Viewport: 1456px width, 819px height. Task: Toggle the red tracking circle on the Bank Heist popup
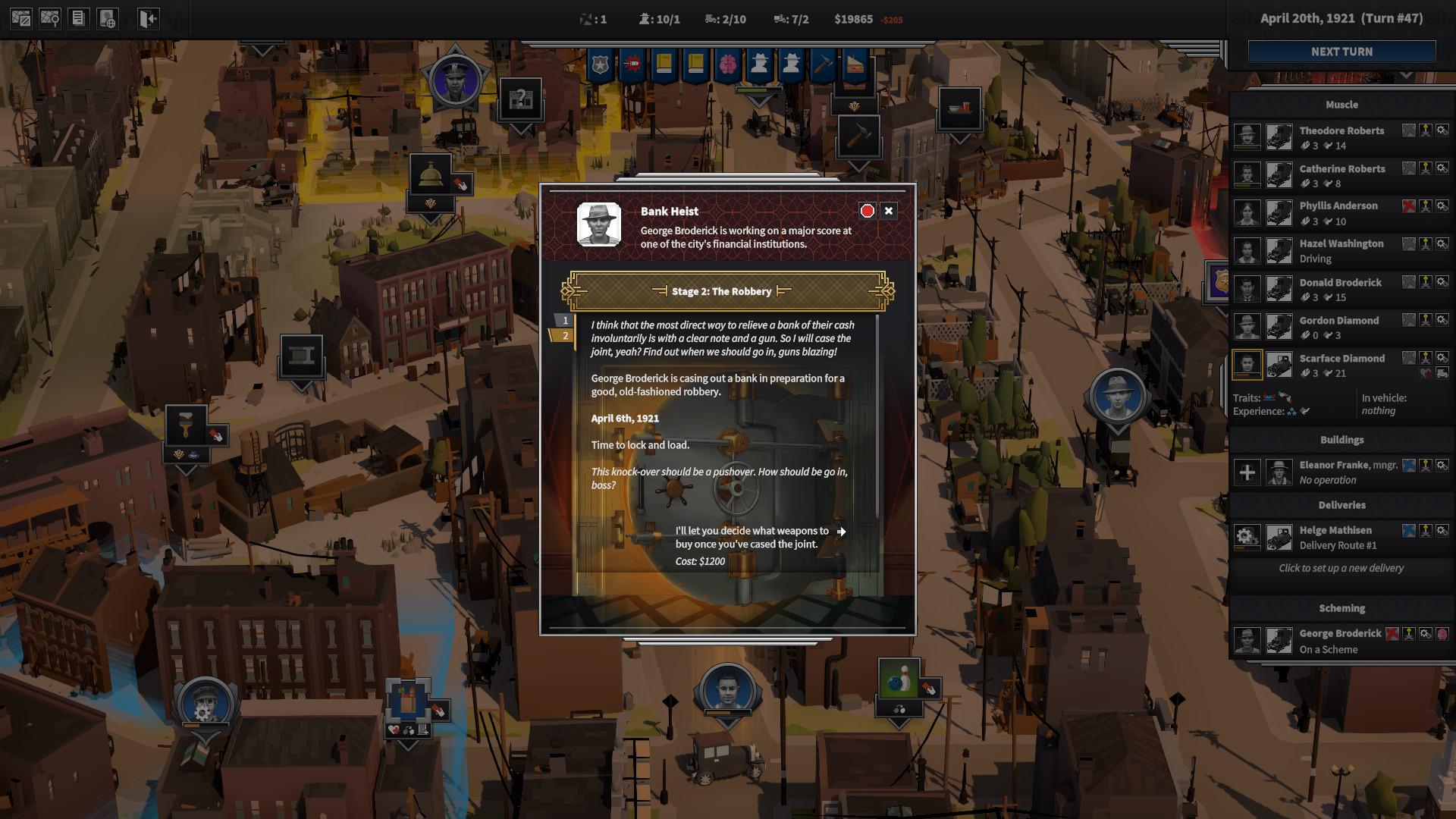pos(868,211)
